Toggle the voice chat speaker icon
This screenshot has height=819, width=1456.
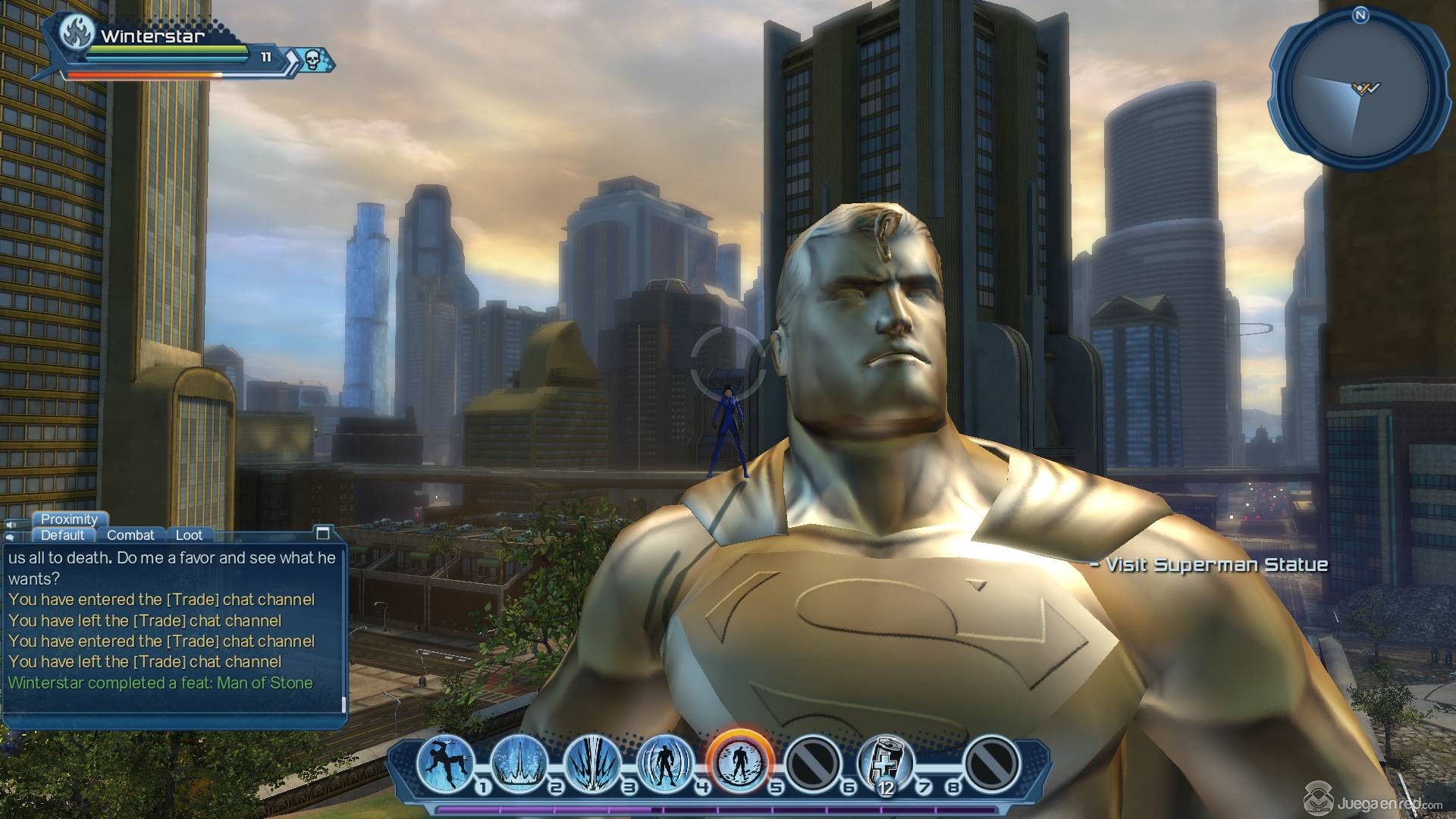(12, 523)
